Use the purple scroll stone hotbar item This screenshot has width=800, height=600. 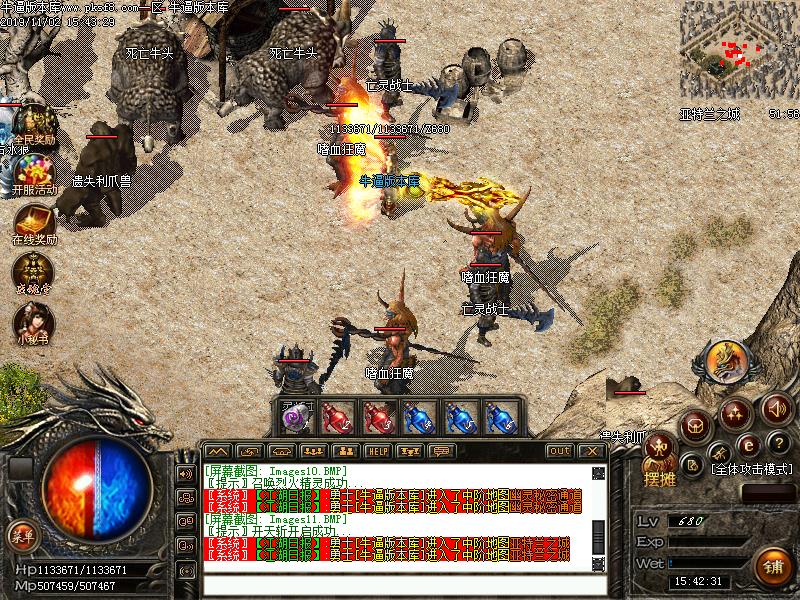pos(294,418)
